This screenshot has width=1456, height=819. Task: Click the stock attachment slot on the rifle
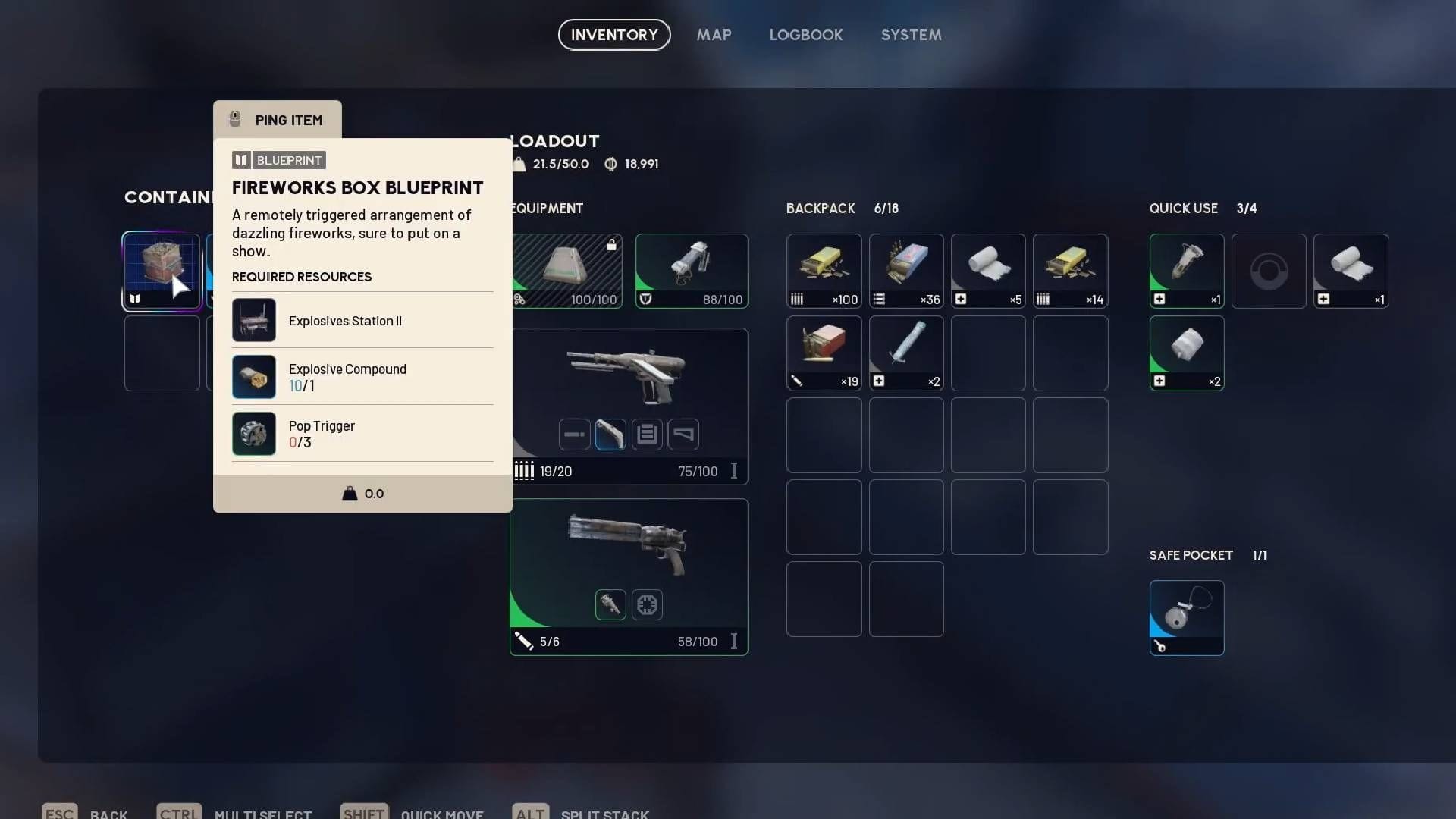coord(685,435)
